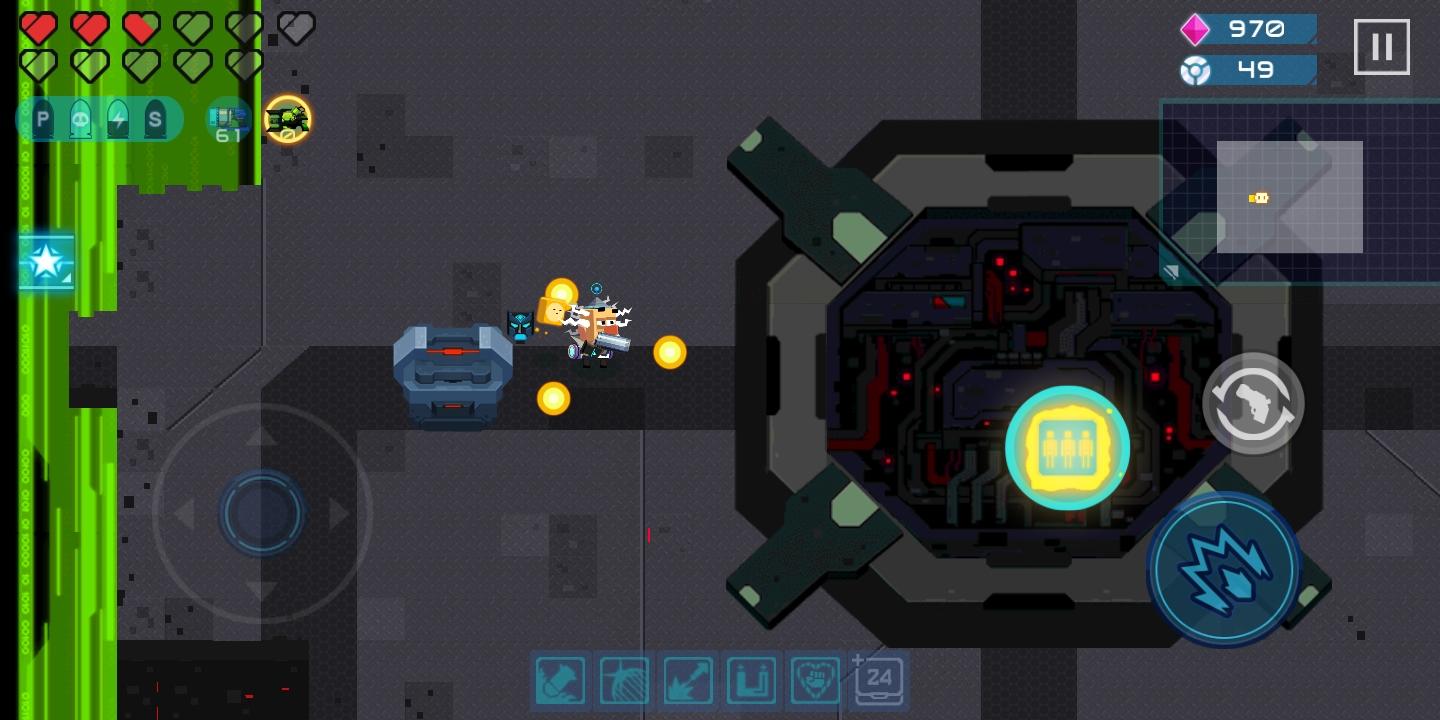Tap the ammo clip icon showing 61

pyautogui.click(x=227, y=120)
